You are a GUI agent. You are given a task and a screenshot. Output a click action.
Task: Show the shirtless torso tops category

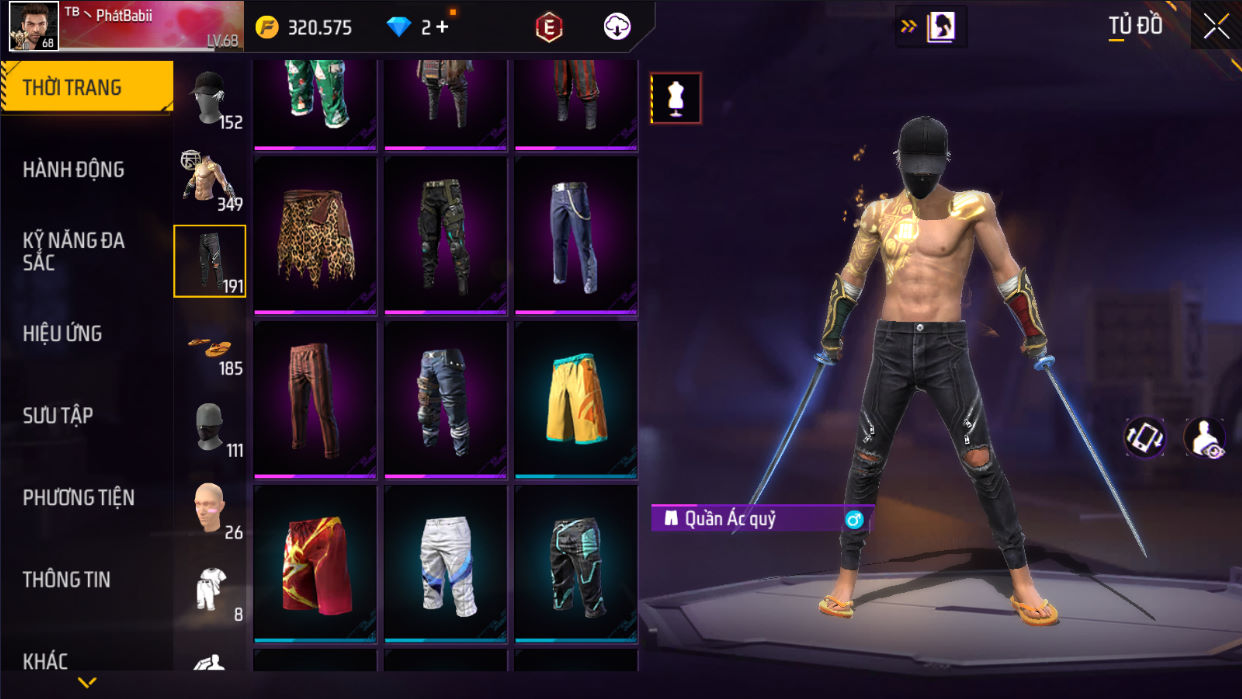pos(210,180)
